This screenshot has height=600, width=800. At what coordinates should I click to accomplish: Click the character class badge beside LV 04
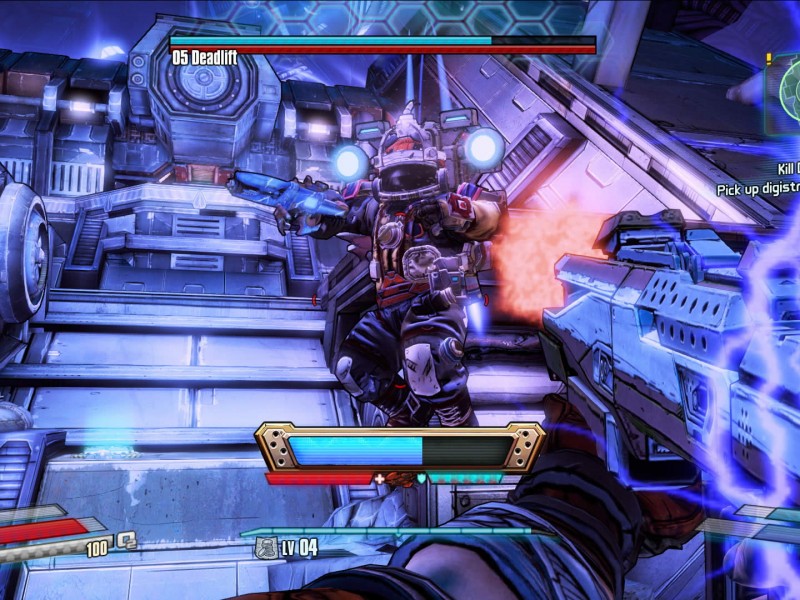coord(266,547)
